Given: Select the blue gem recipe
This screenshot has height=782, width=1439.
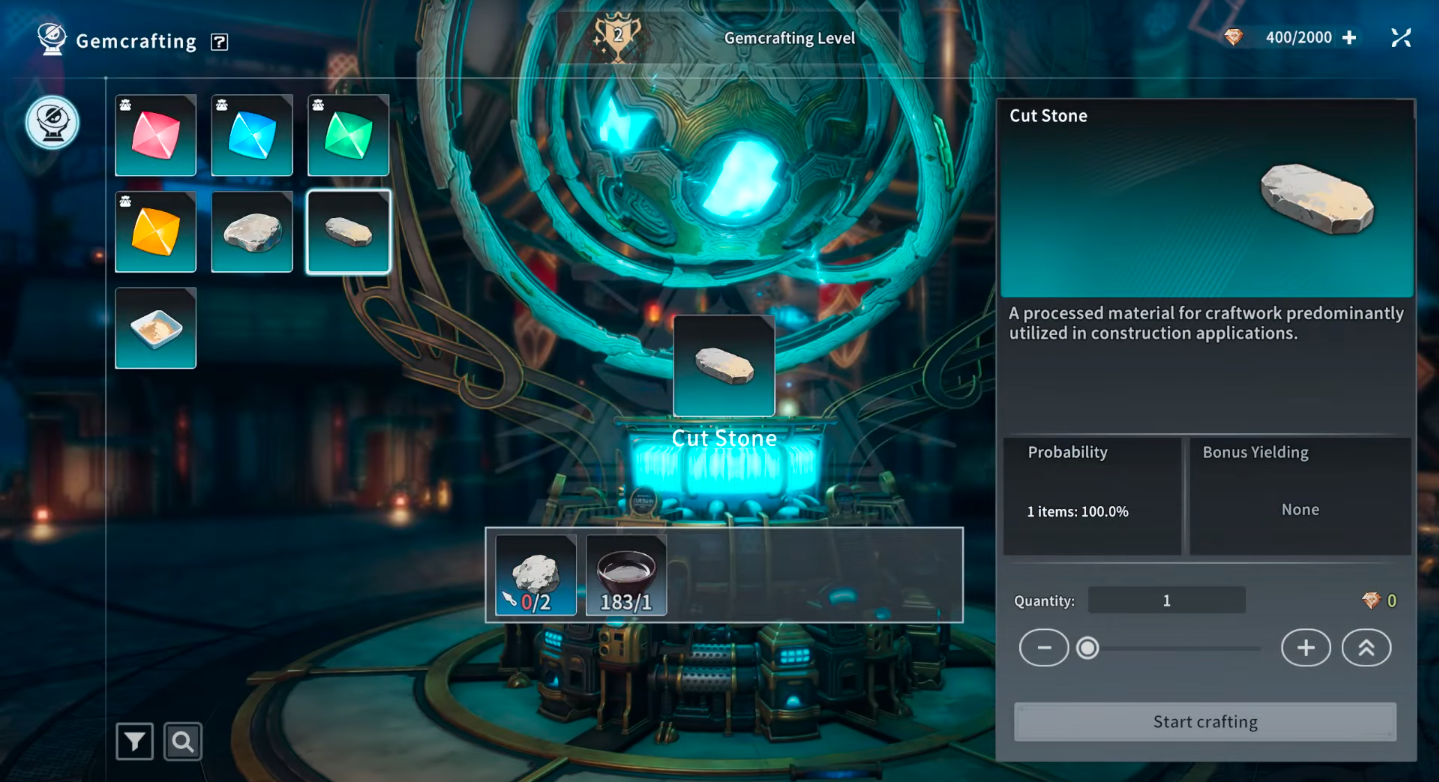Looking at the screenshot, I should point(252,135).
